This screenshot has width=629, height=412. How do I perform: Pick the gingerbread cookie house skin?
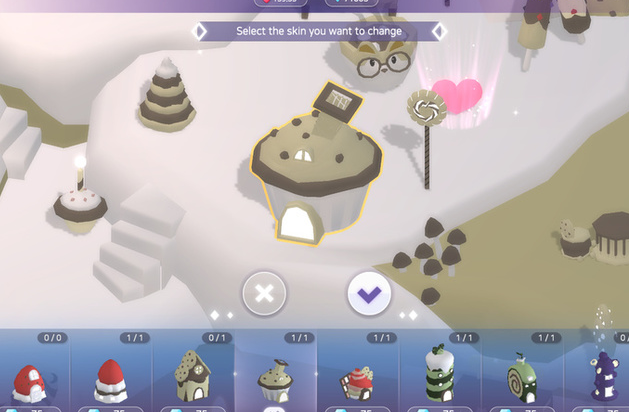coord(192,376)
